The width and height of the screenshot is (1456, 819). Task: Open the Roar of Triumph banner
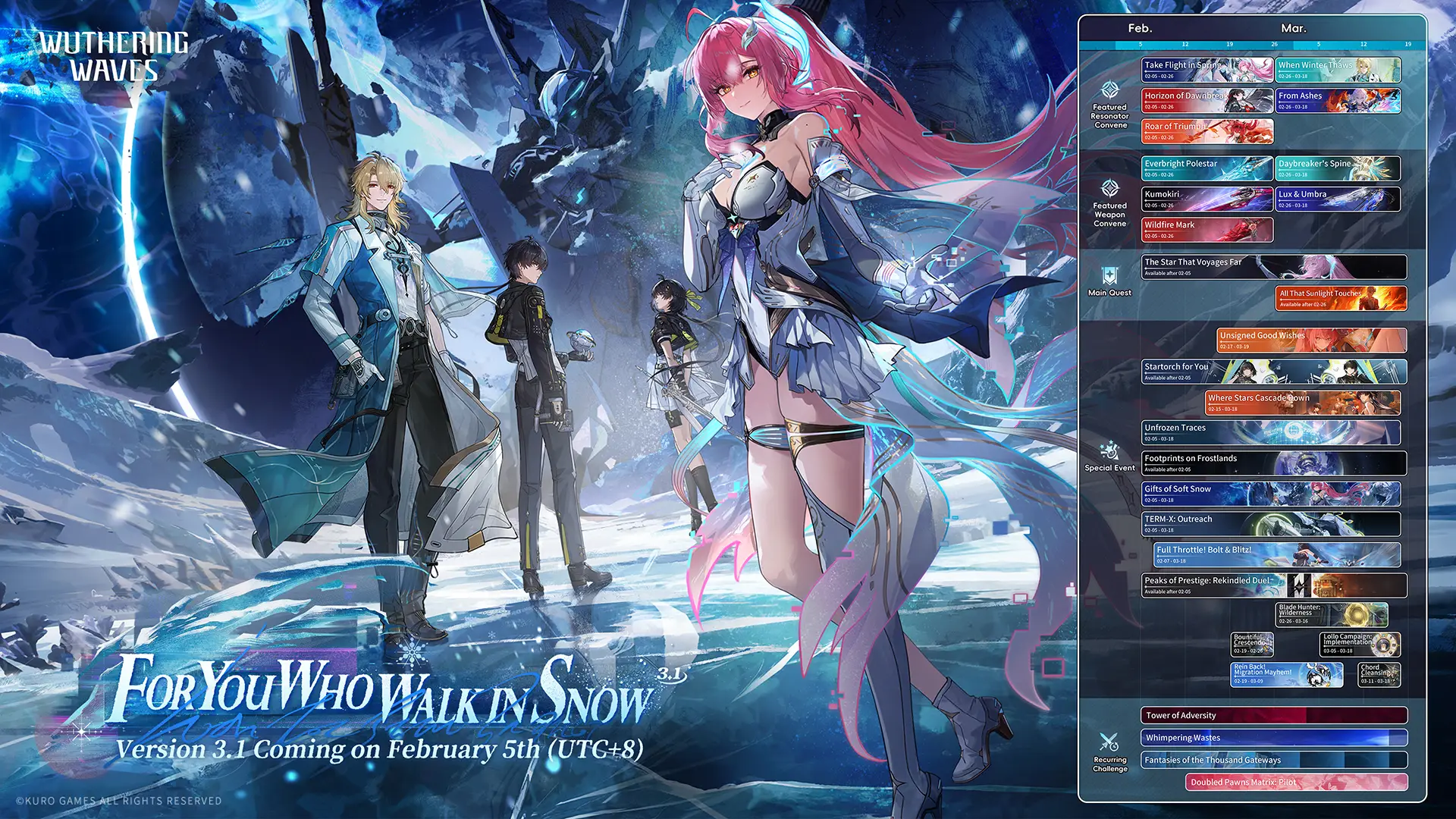coord(1207,131)
